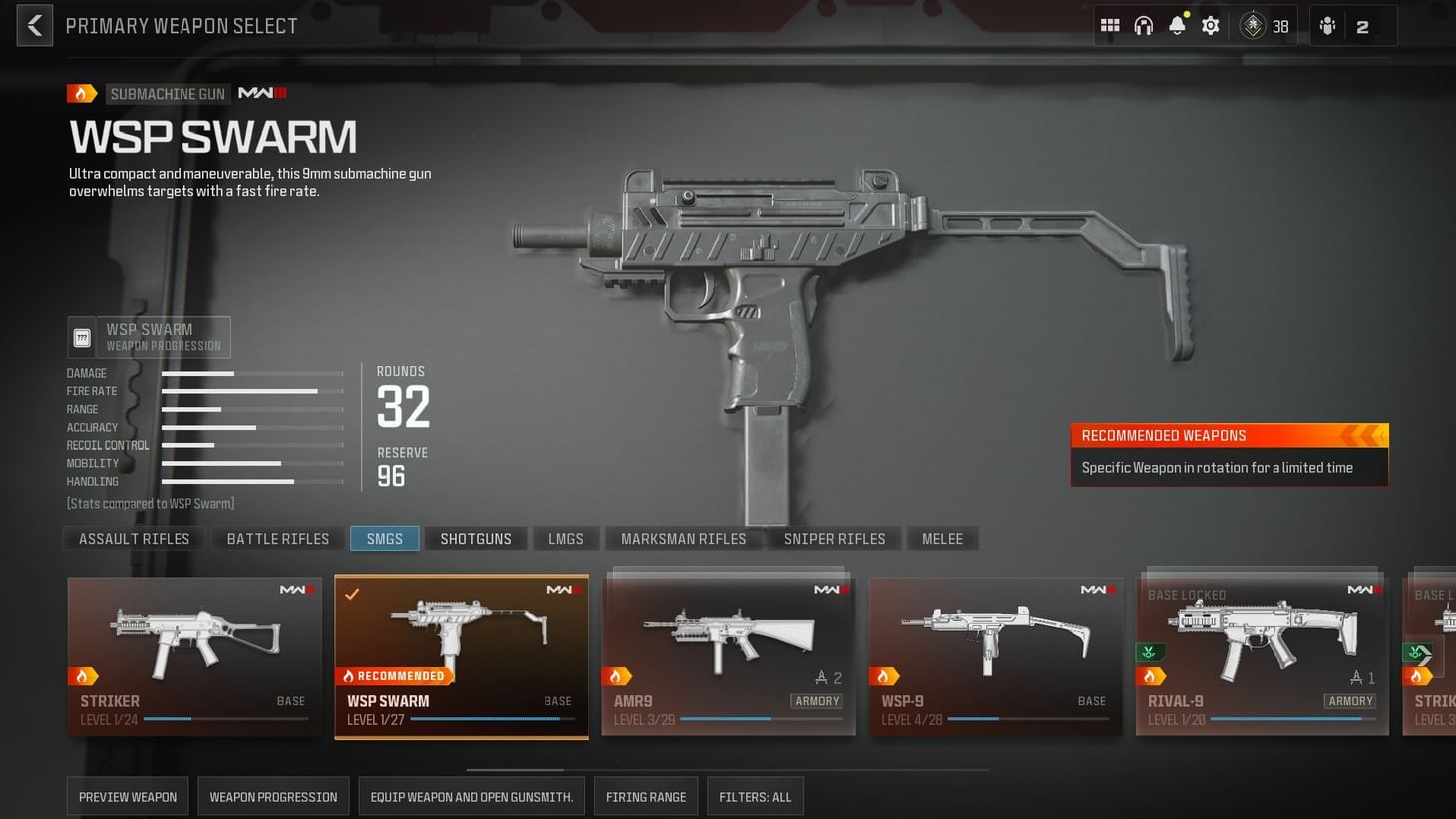The width and height of the screenshot is (1456, 819).
Task: Open the FIRING RANGE
Action: (645, 796)
